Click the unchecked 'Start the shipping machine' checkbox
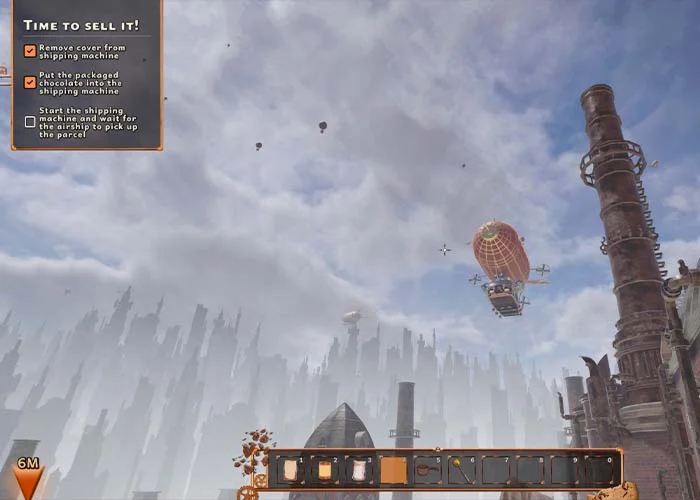Screen dimensions: 700x500 pos(30,122)
